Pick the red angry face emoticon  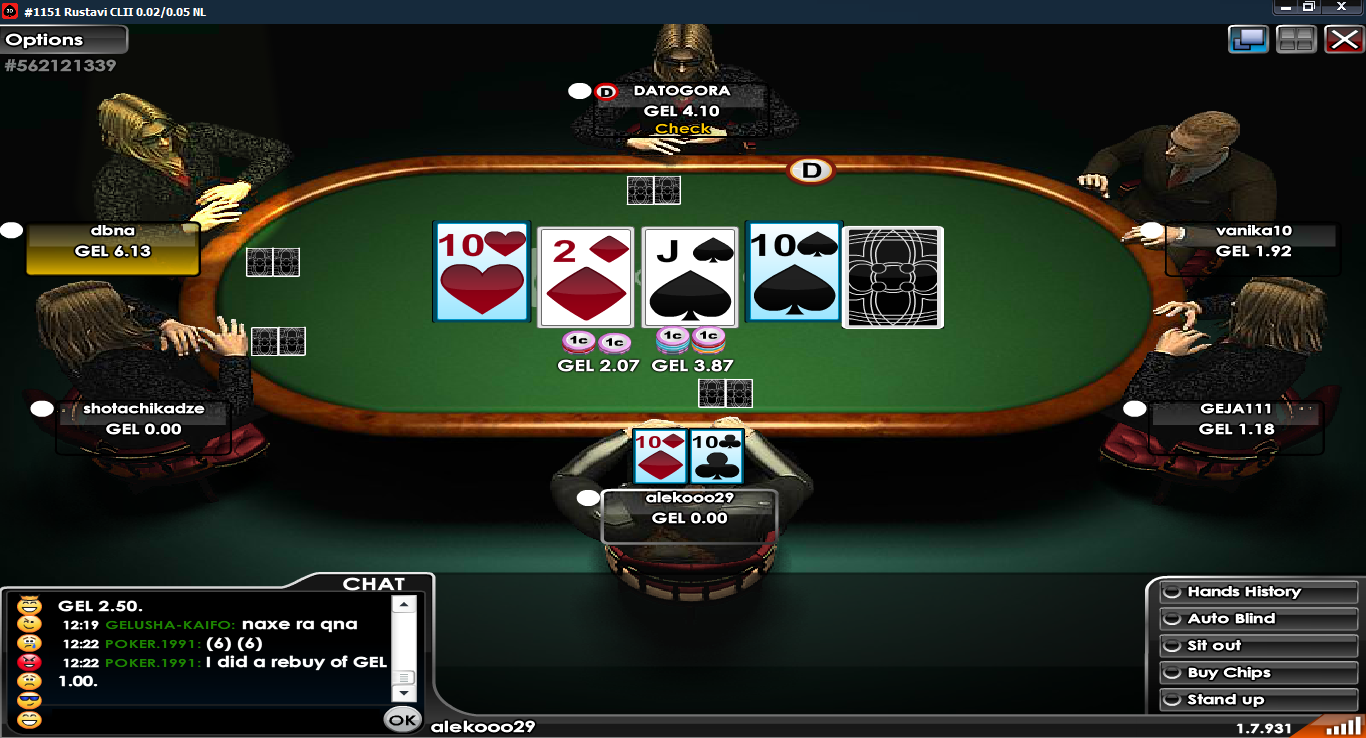click(x=30, y=662)
